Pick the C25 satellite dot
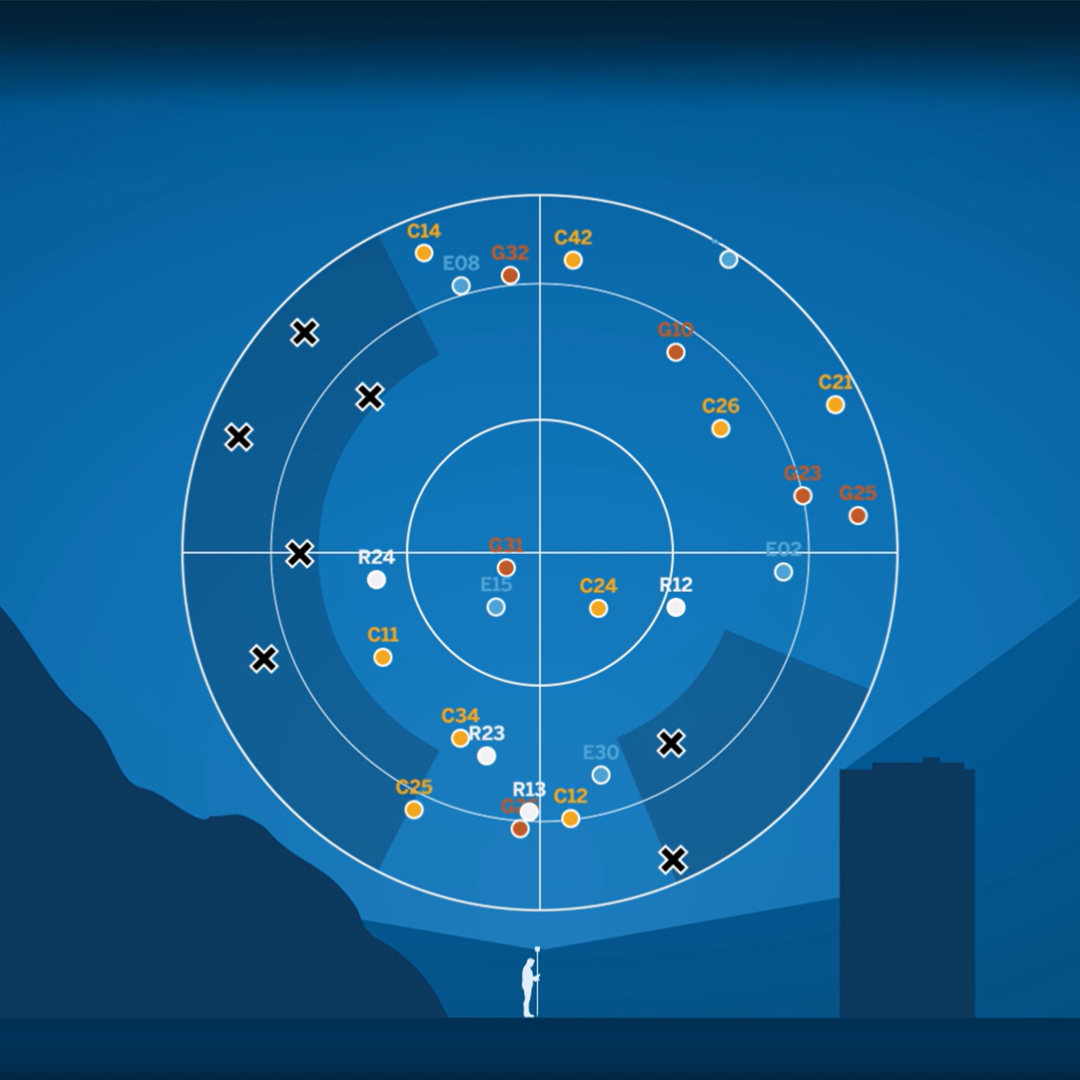 click(x=414, y=810)
